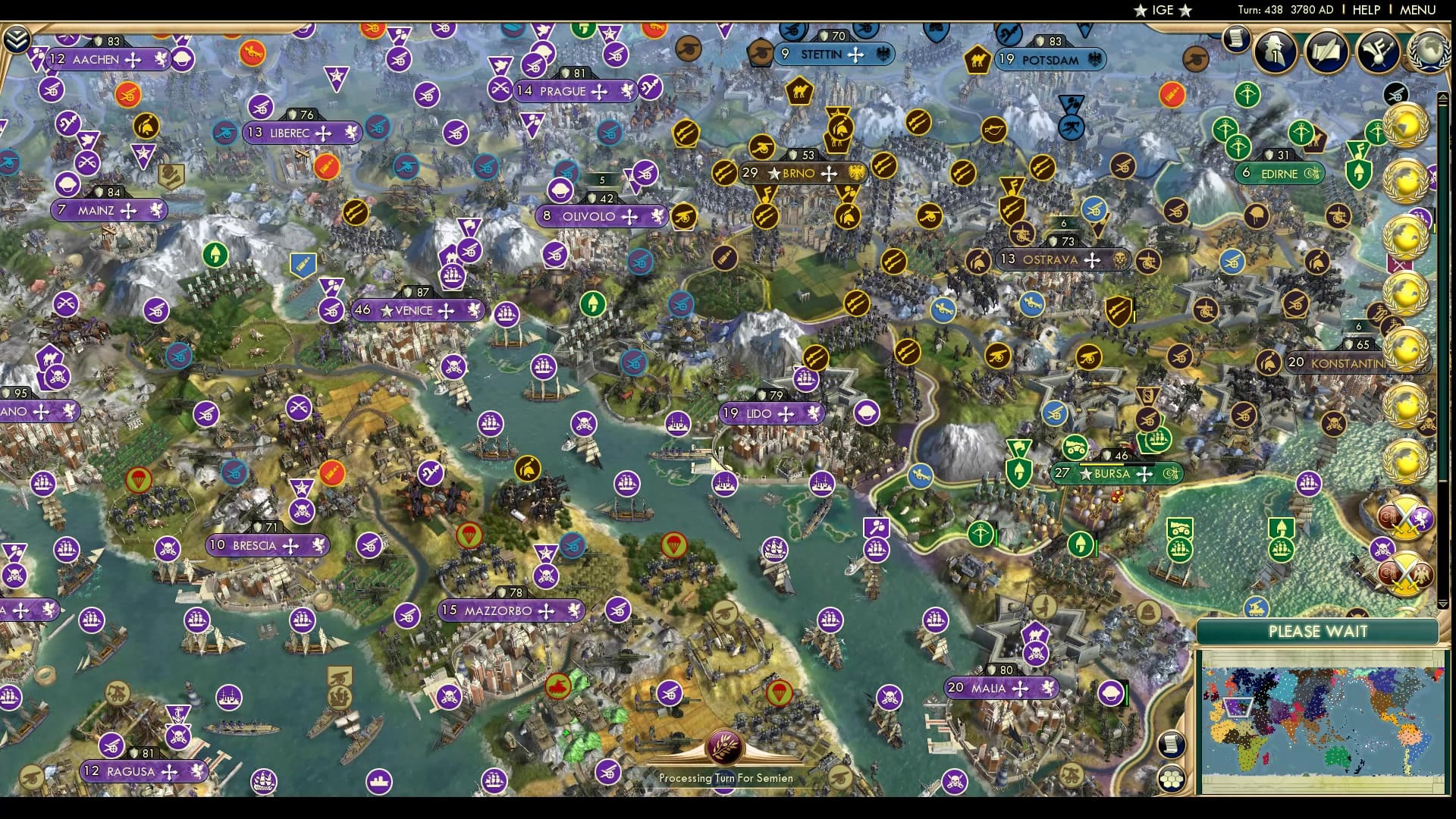This screenshot has width=1456, height=819.
Task: Select the Potsdam city banner
Action: [1048, 58]
